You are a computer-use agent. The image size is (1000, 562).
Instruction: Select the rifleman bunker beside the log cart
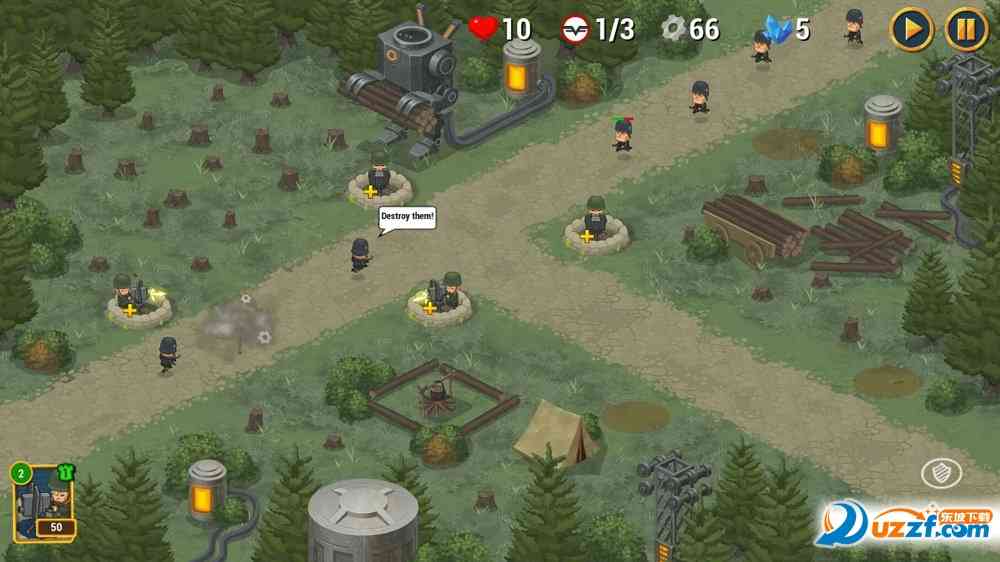[596, 225]
